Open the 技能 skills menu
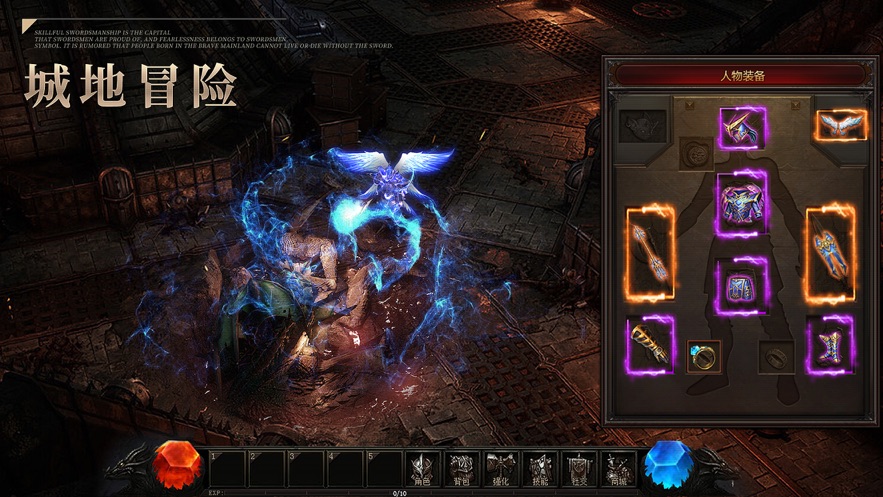Image resolution: width=883 pixels, height=497 pixels. click(539, 467)
